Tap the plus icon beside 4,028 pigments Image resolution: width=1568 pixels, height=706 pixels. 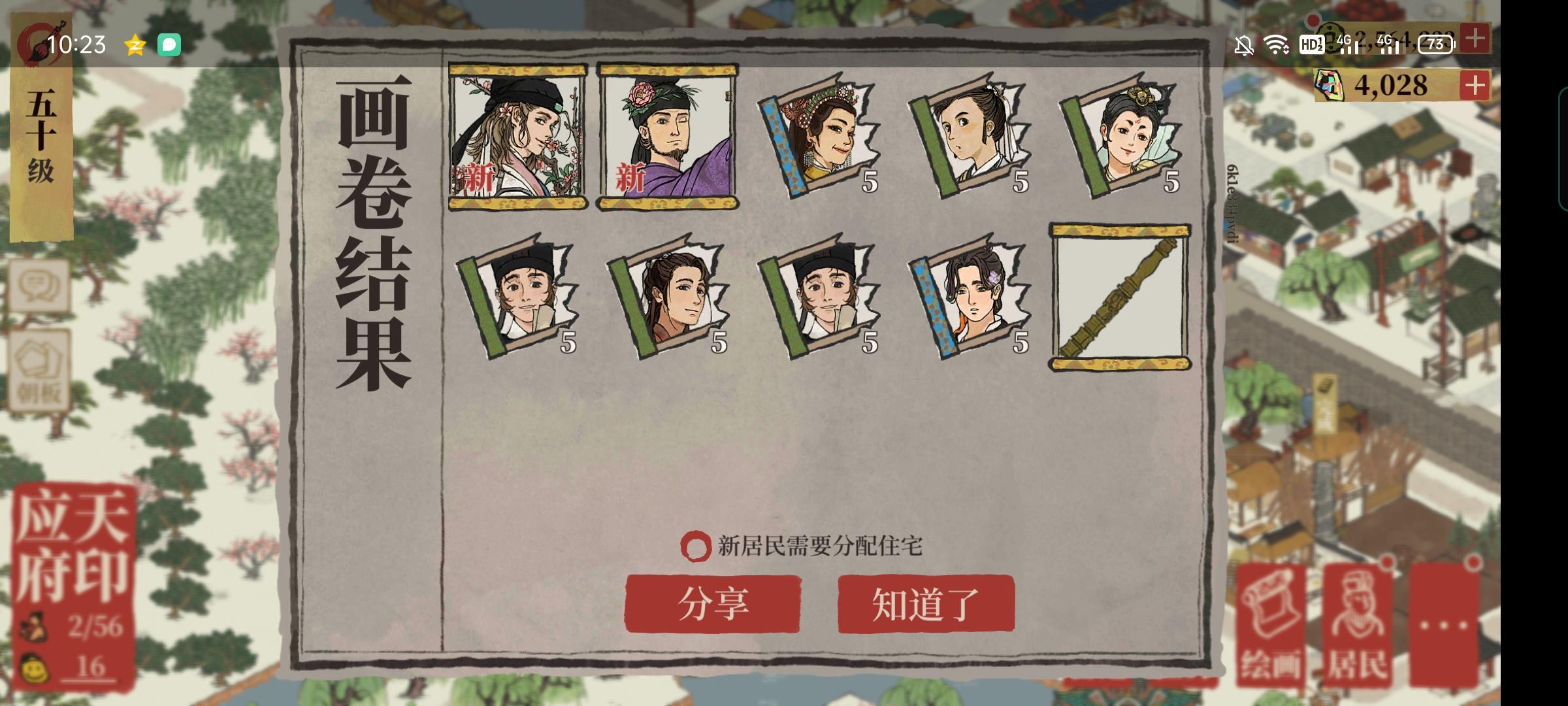(1474, 83)
